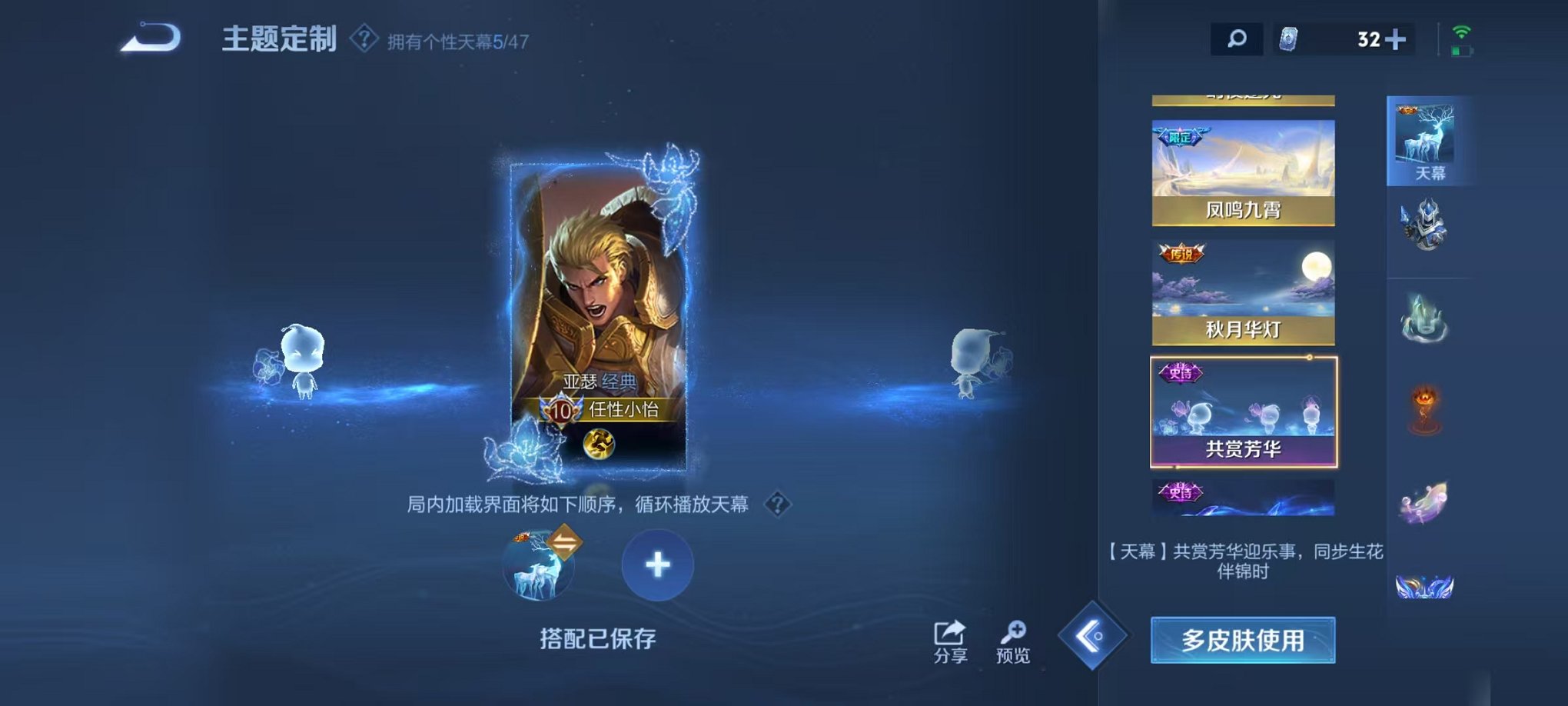
Task: Select the 凤鸣九霄 sky canopy
Action: pyautogui.click(x=1245, y=175)
